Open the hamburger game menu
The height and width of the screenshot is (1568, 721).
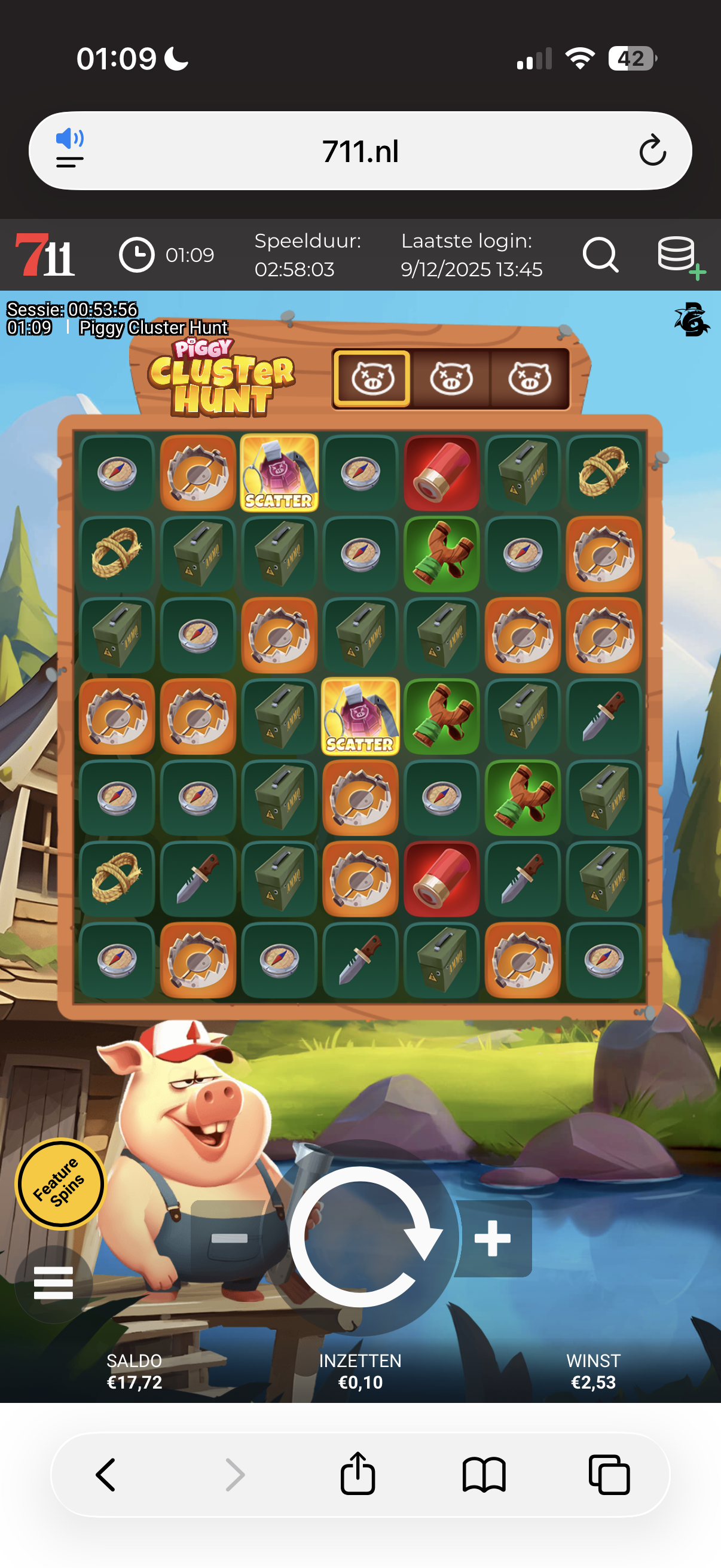point(54,1283)
